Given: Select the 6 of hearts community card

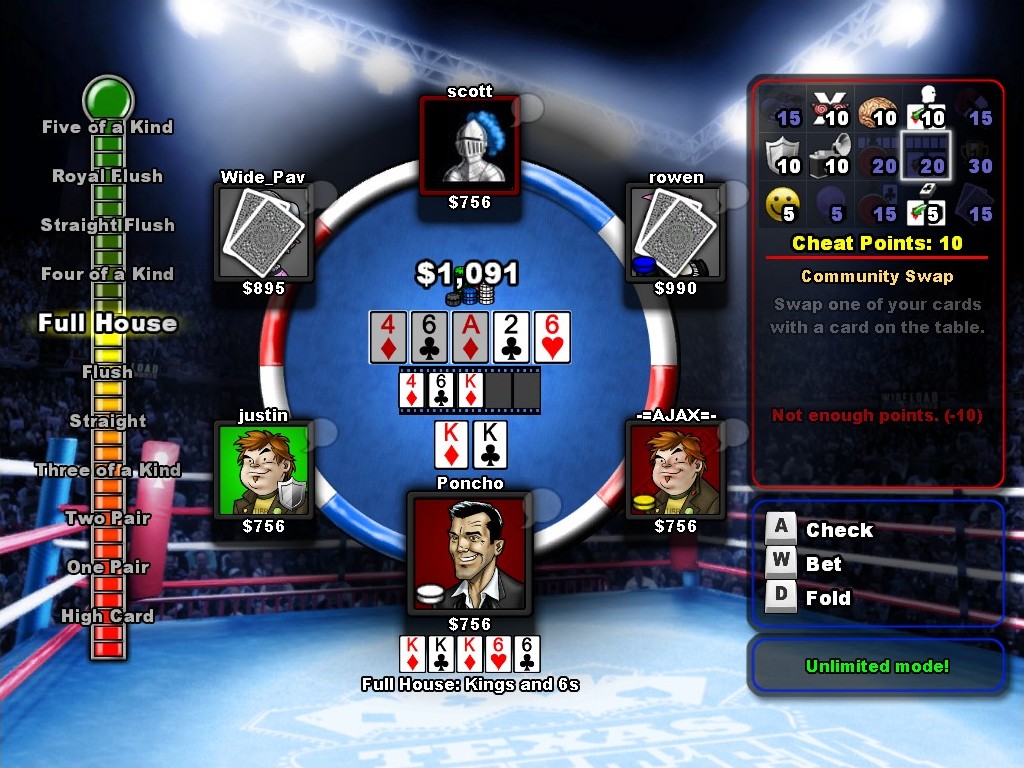Looking at the screenshot, I should tap(551, 337).
